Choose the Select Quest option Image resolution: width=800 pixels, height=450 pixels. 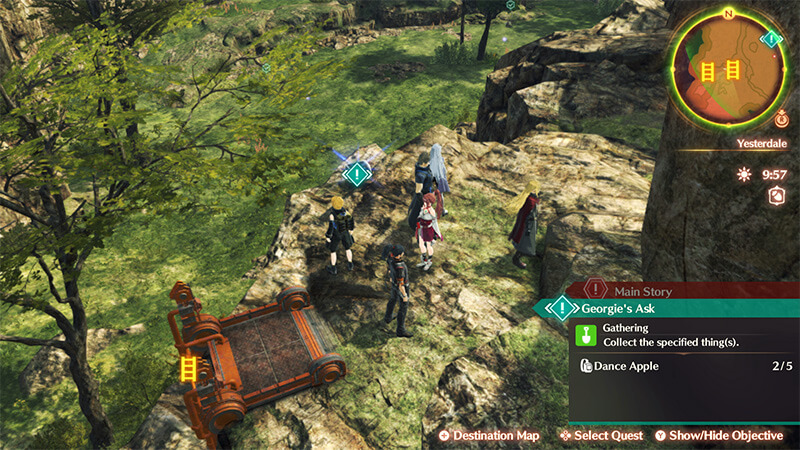point(601,436)
